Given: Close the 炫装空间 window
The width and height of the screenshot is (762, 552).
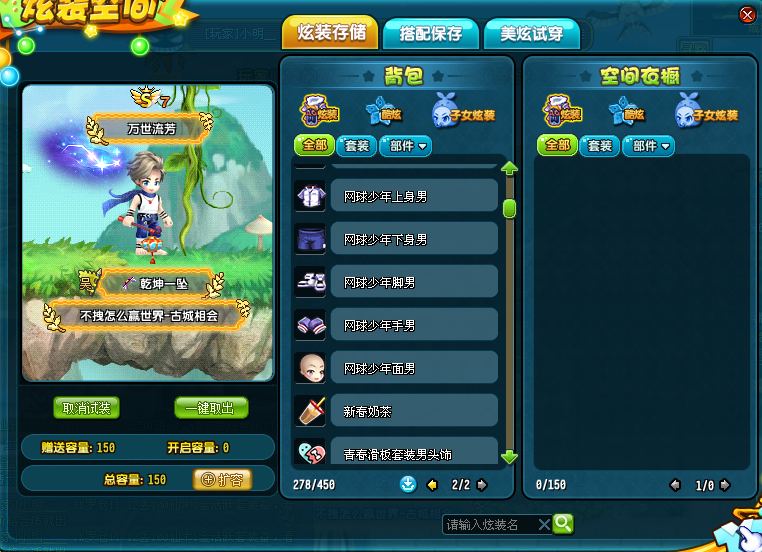Looking at the screenshot, I should coord(746,14).
